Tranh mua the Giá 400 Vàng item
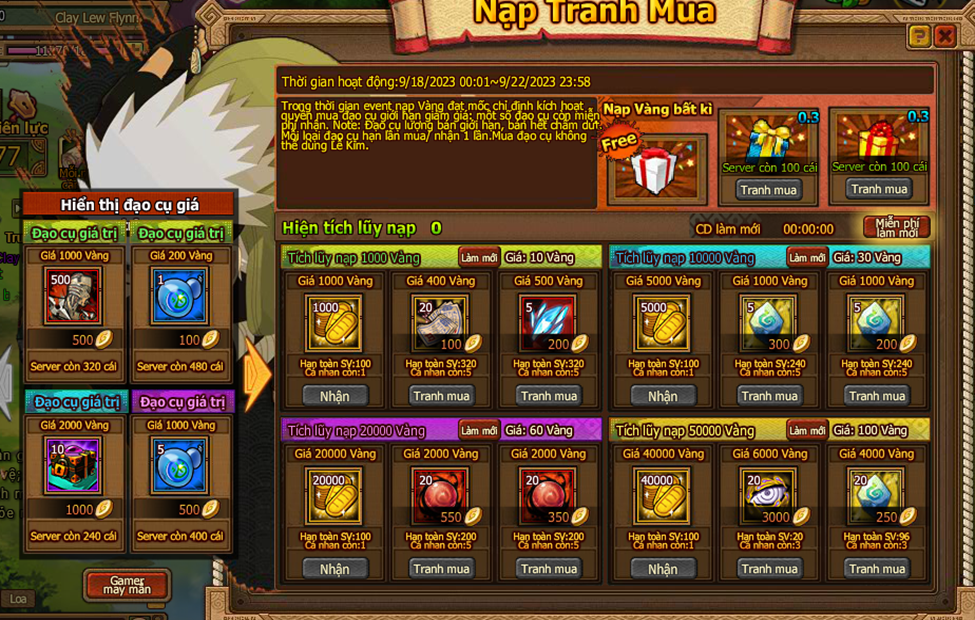 (x=441, y=396)
